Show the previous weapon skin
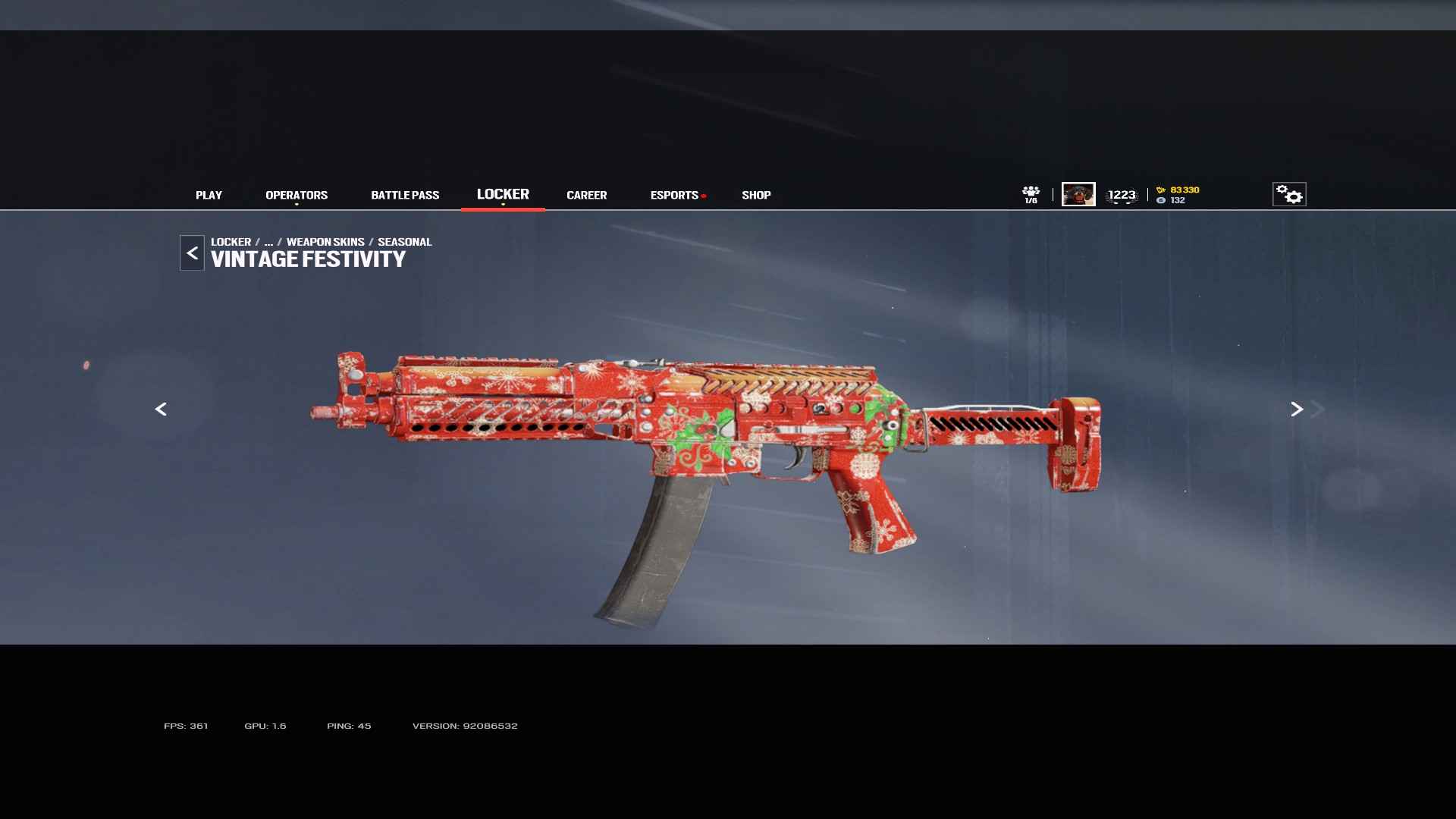1456x819 pixels. (161, 409)
